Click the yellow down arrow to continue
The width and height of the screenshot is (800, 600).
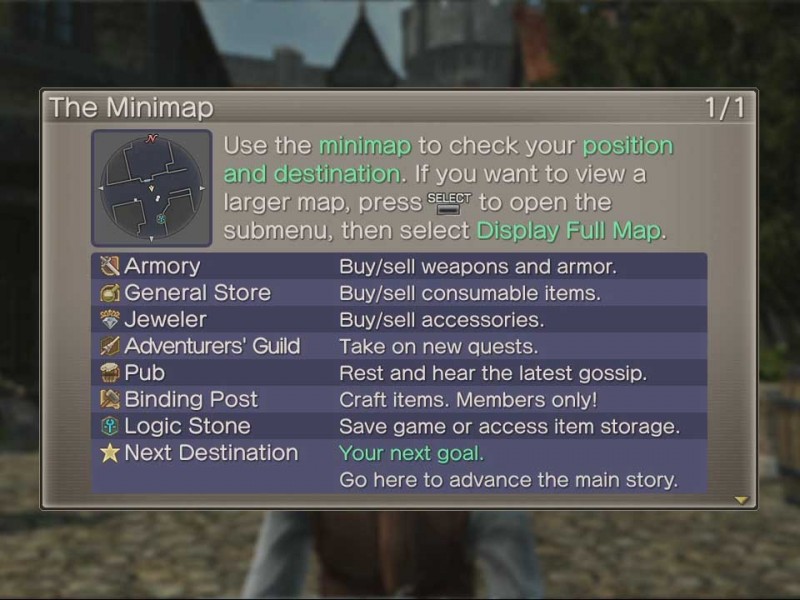(741, 499)
